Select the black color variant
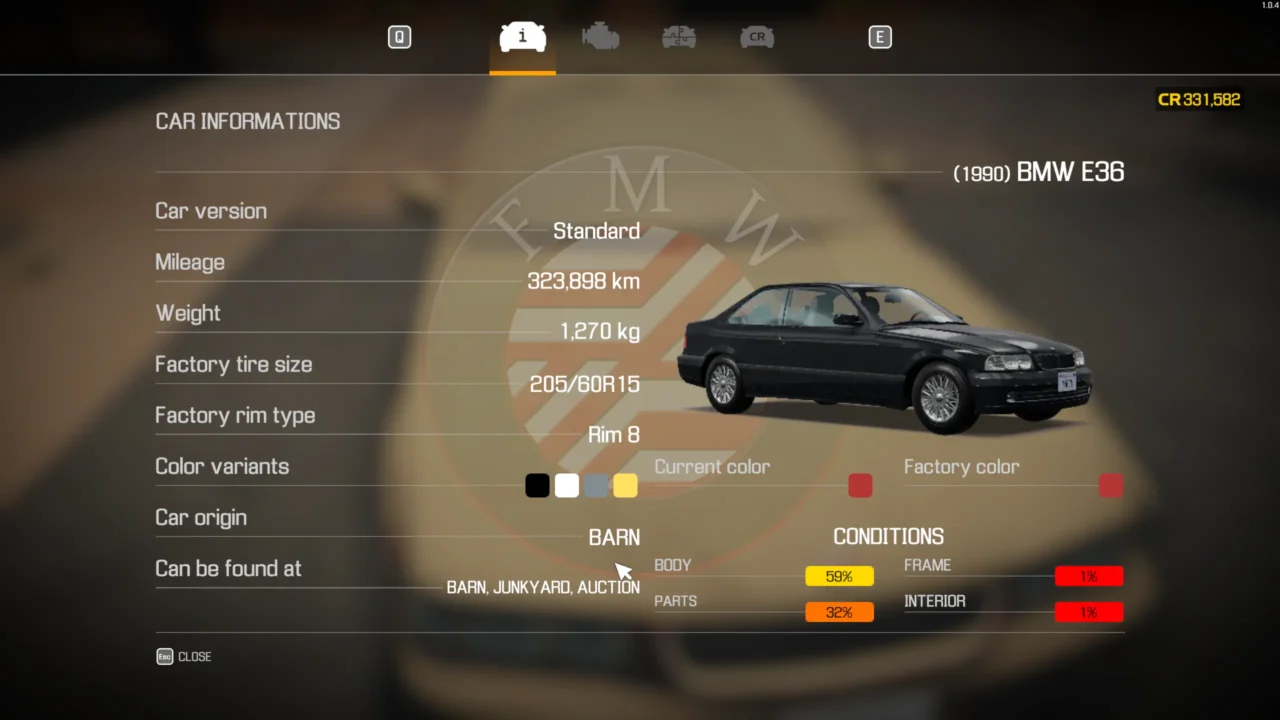The width and height of the screenshot is (1280, 720). coord(537,485)
